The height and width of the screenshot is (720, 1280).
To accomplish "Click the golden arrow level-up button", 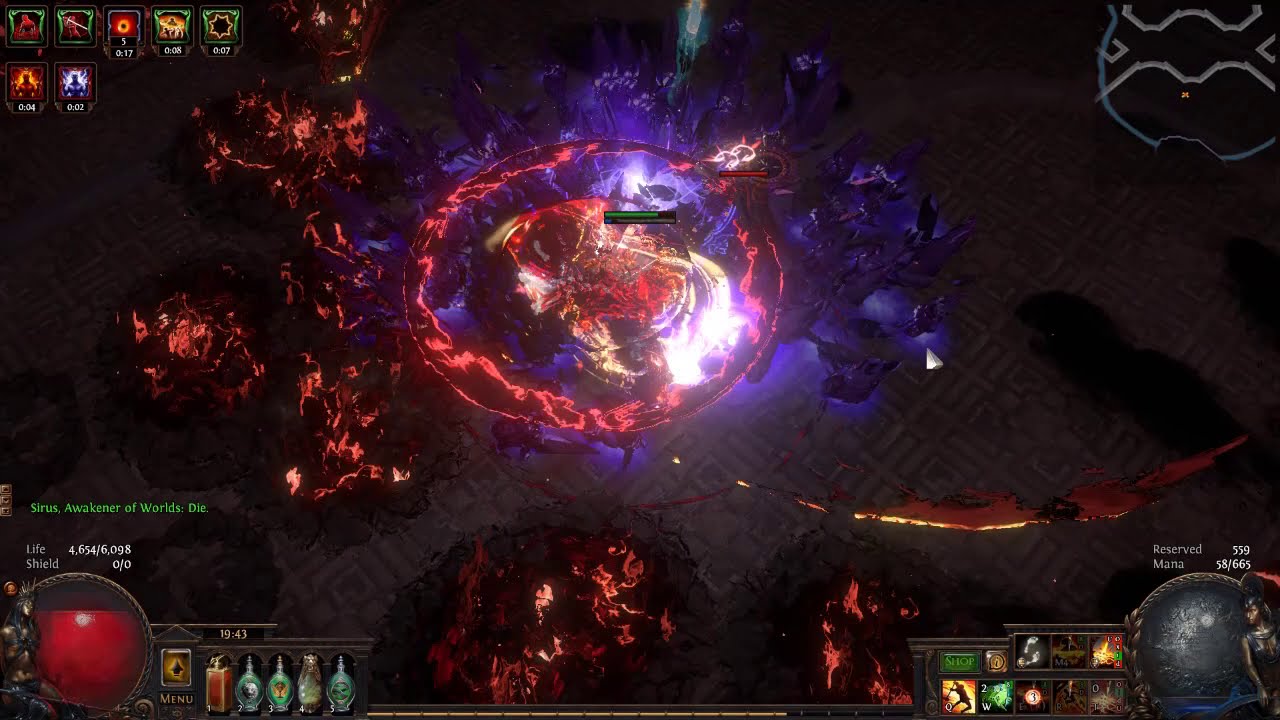I will tap(176, 667).
